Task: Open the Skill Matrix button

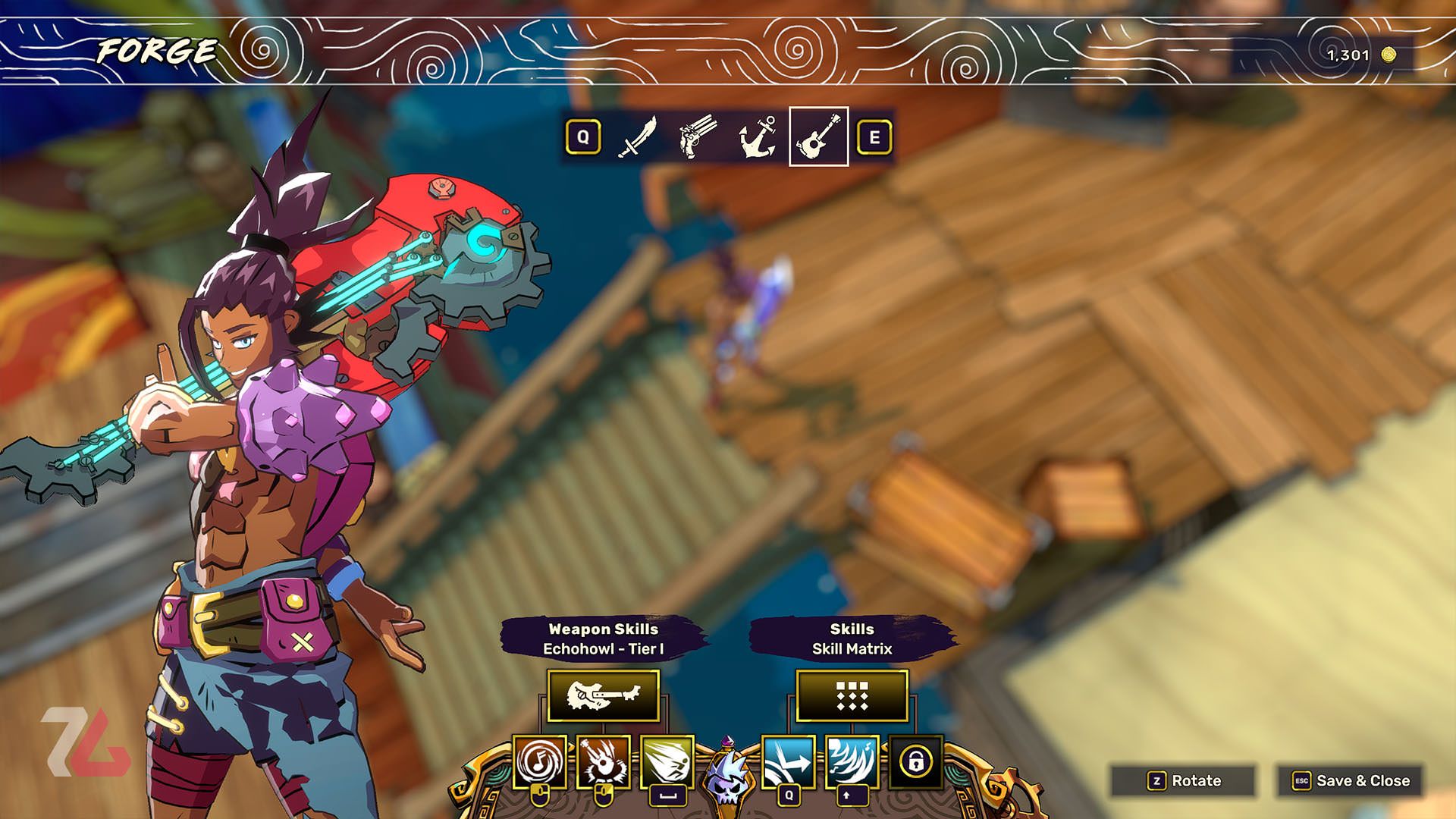Action: click(852, 695)
